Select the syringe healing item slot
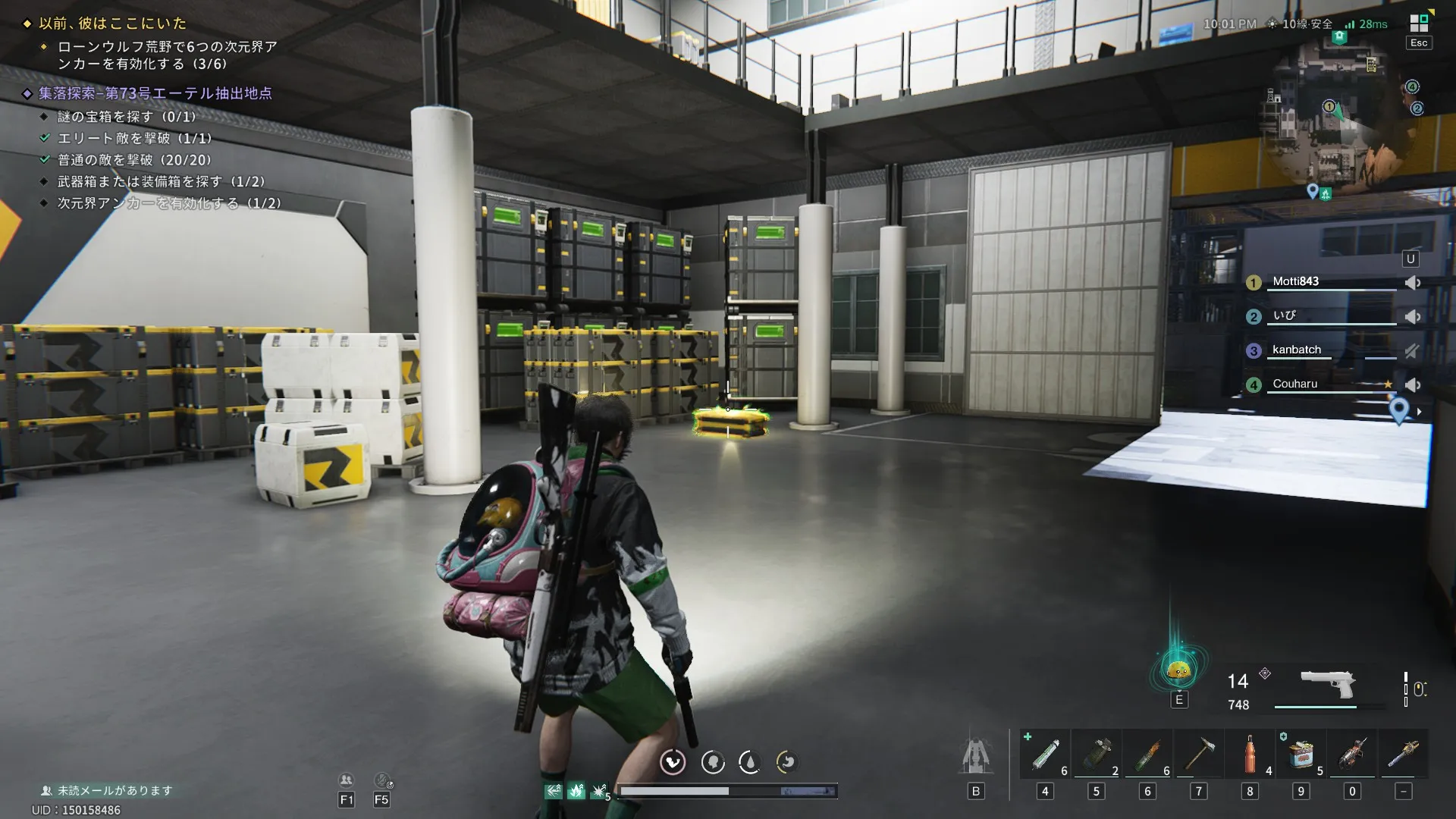1456x819 pixels. pos(1045,755)
